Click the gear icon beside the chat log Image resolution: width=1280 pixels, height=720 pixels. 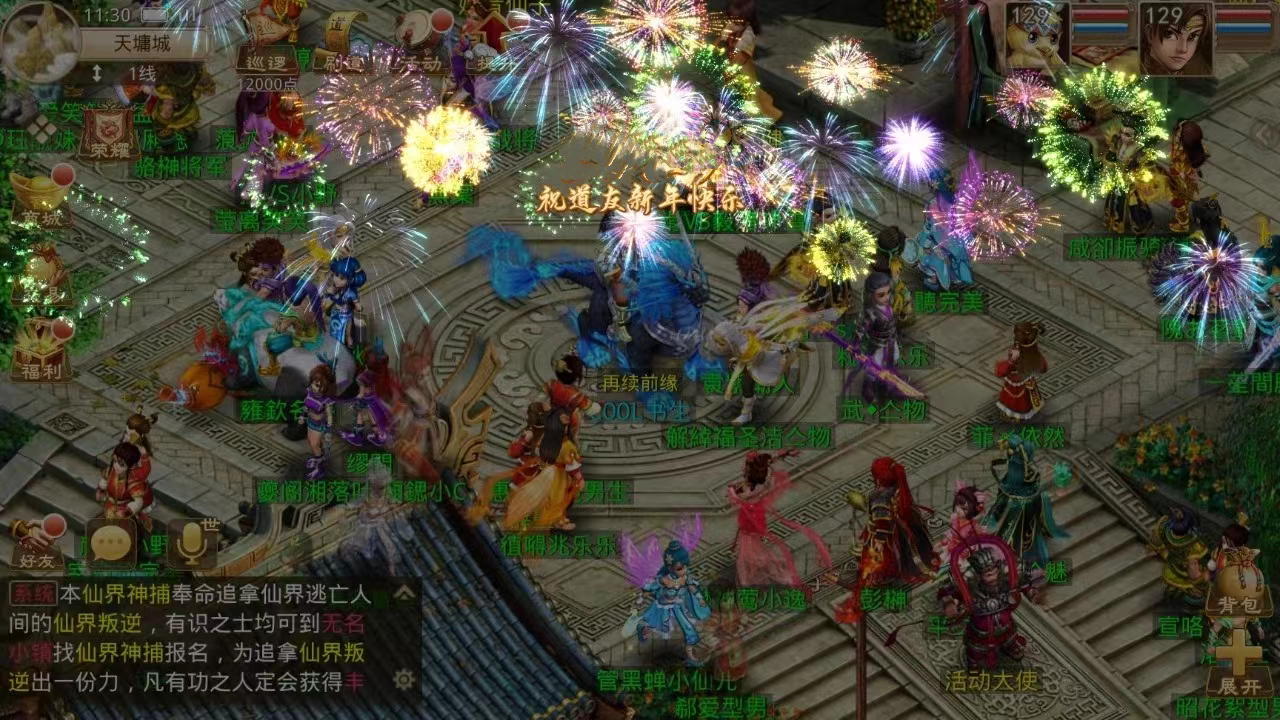[x=405, y=680]
